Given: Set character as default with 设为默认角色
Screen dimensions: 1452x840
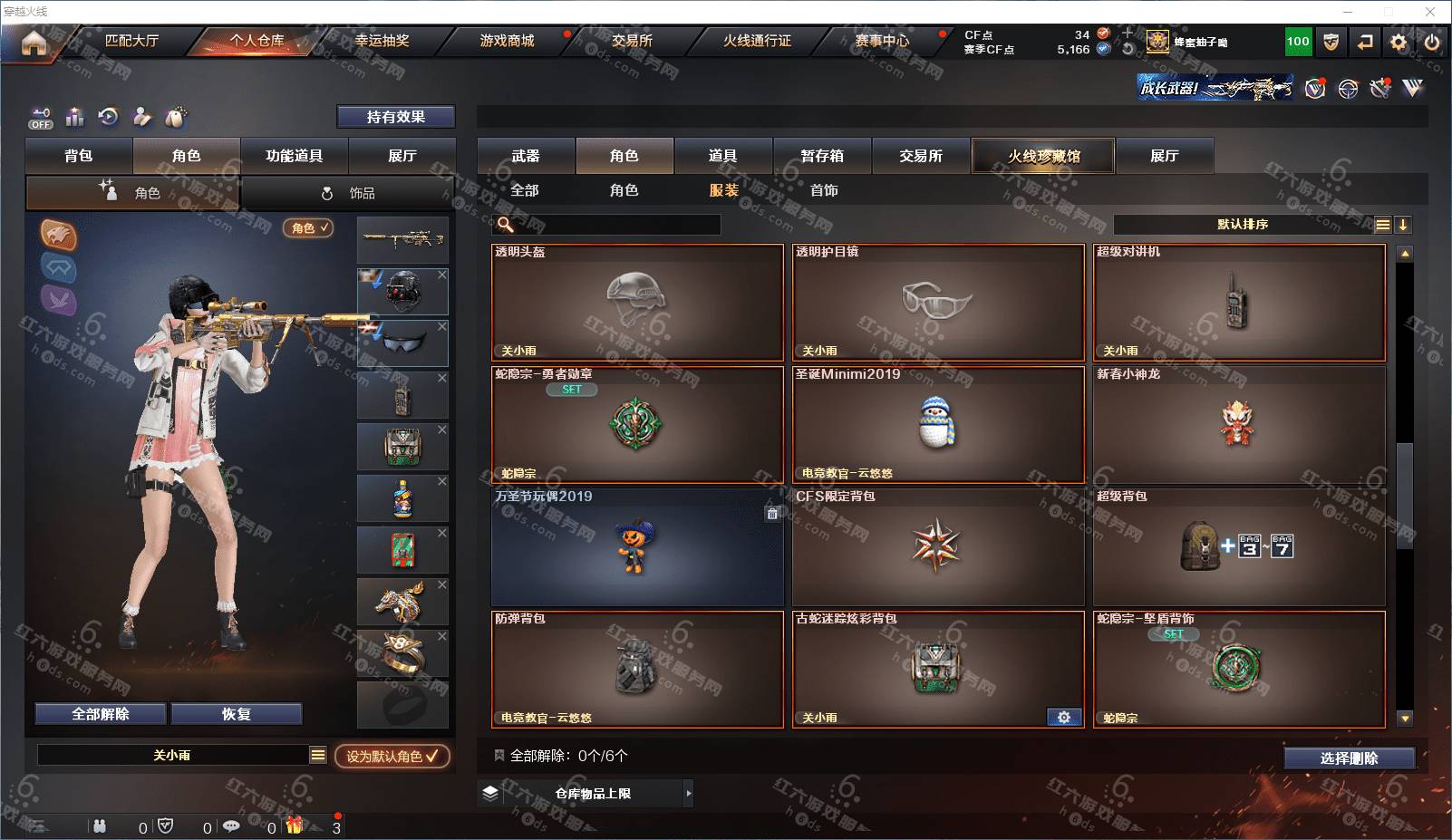Looking at the screenshot, I should [392, 756].
